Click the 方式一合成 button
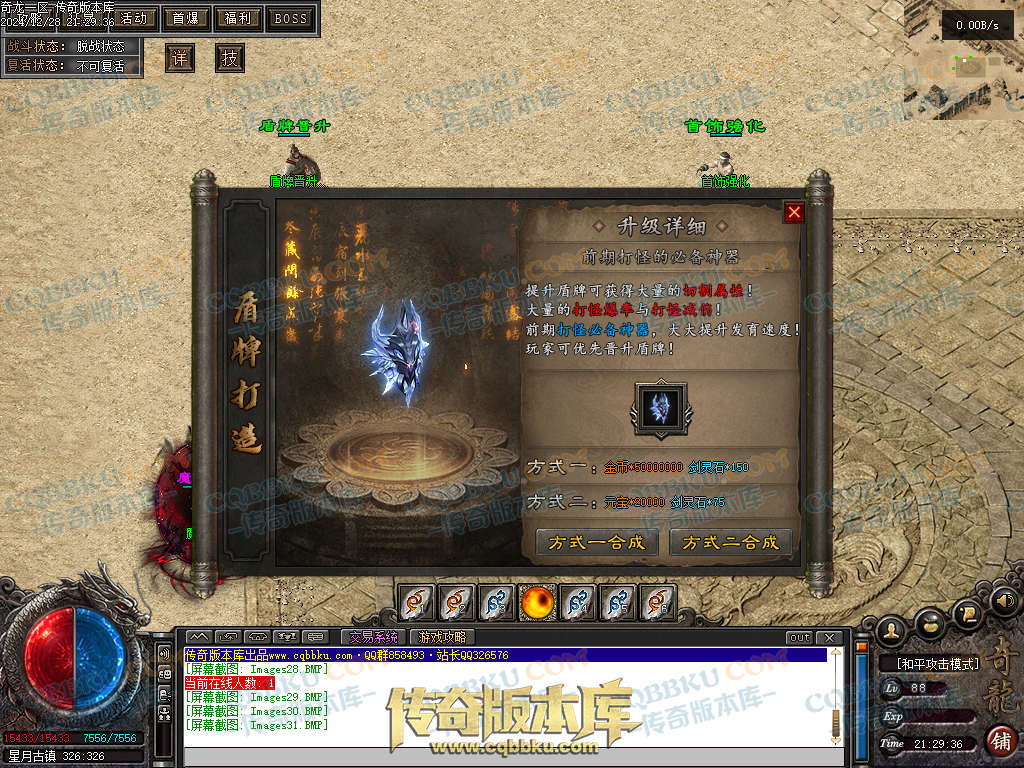 (597, 543)
